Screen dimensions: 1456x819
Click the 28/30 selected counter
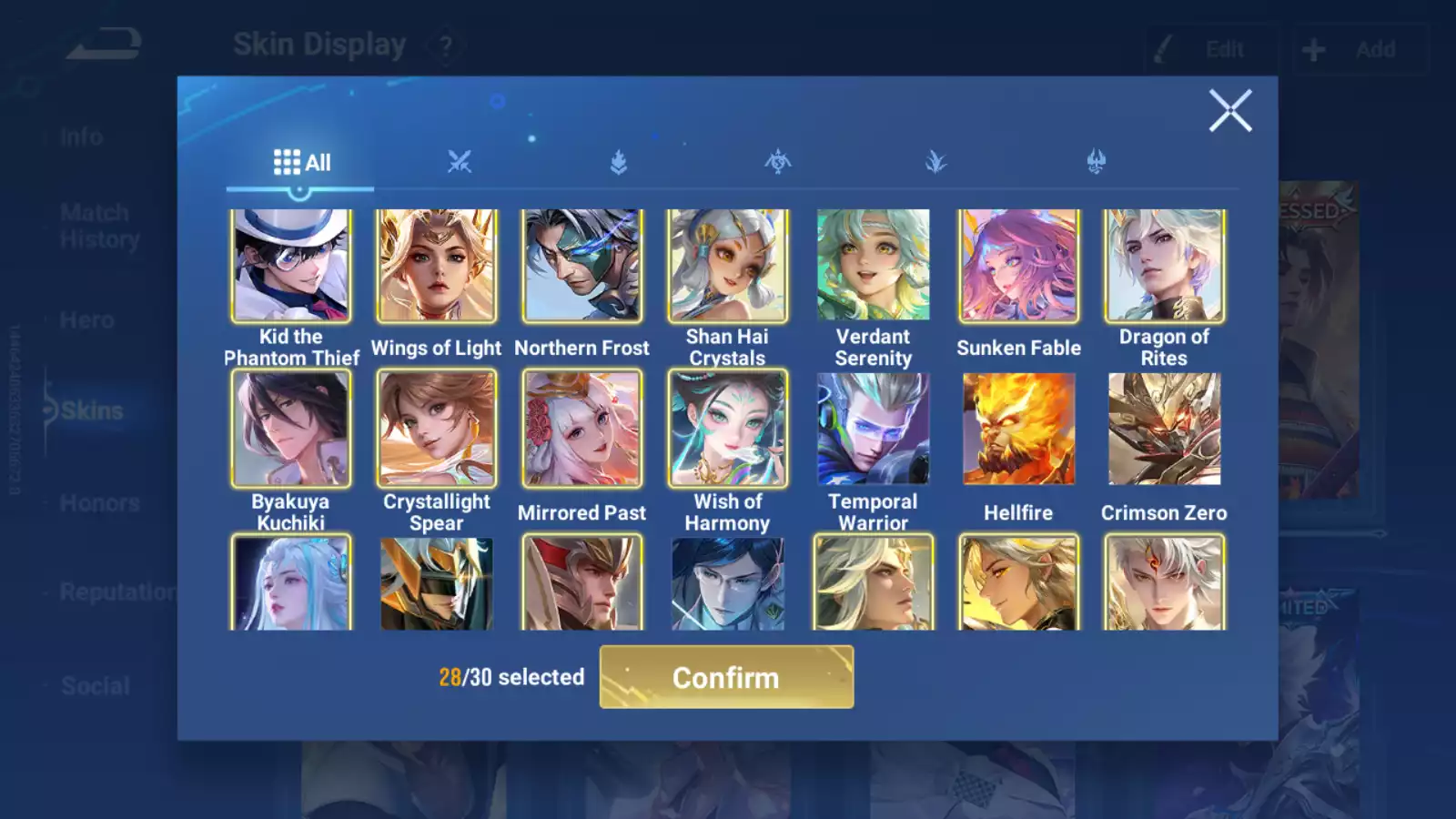511,677
